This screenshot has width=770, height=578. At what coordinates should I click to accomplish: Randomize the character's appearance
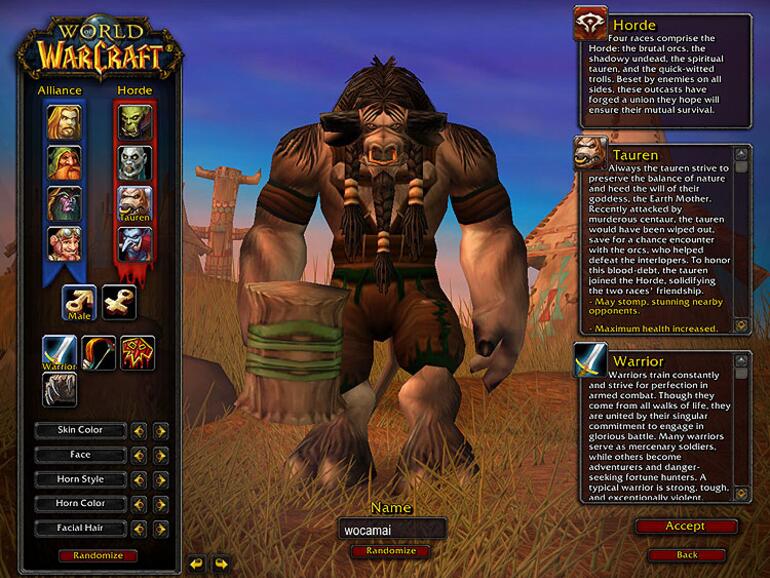click(x=98, y=555)
